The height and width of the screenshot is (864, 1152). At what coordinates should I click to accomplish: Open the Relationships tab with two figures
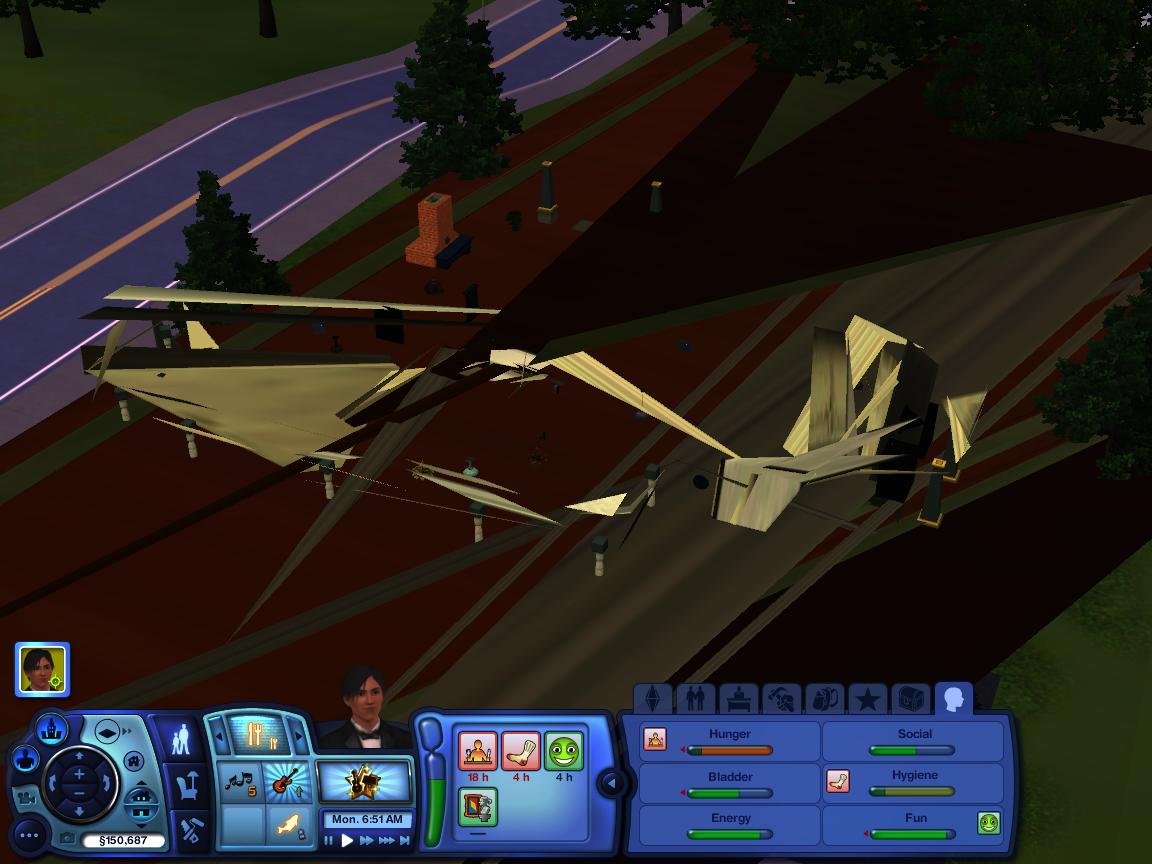[695, 697]
